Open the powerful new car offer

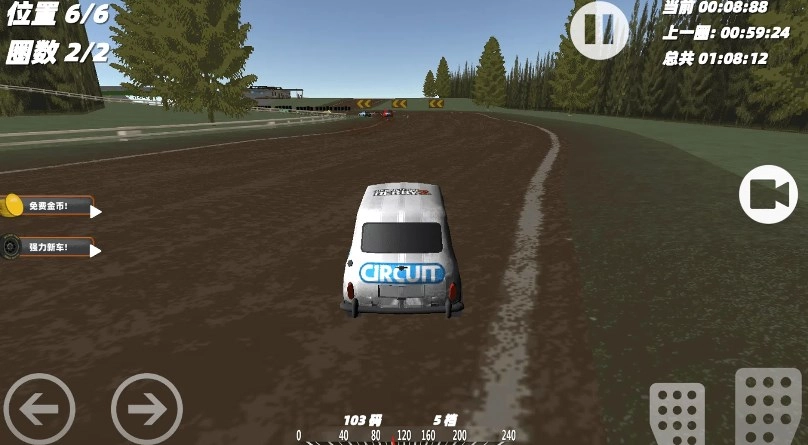50,247
